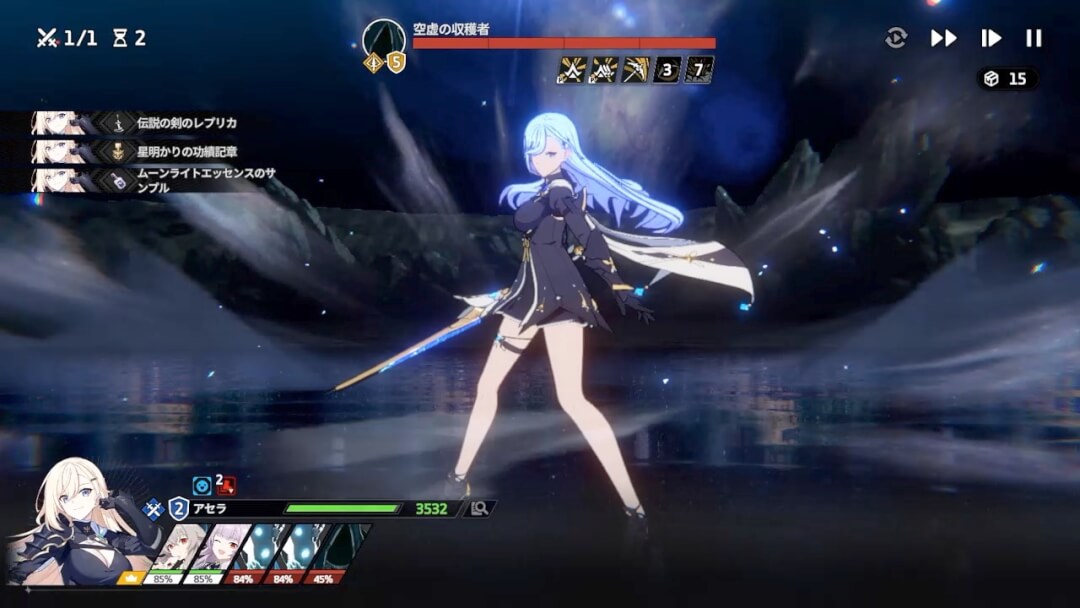Inspect the blue round buff icon above アセラ
This screenshot has width=1080, height=608.
click(202, 486)
